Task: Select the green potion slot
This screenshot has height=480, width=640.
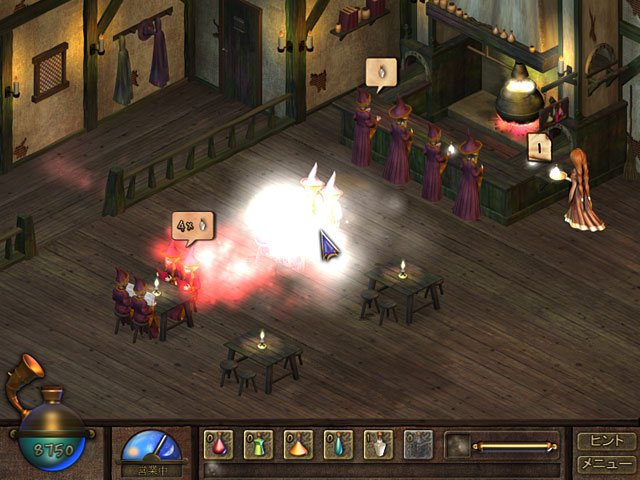Action: point(259,444)
